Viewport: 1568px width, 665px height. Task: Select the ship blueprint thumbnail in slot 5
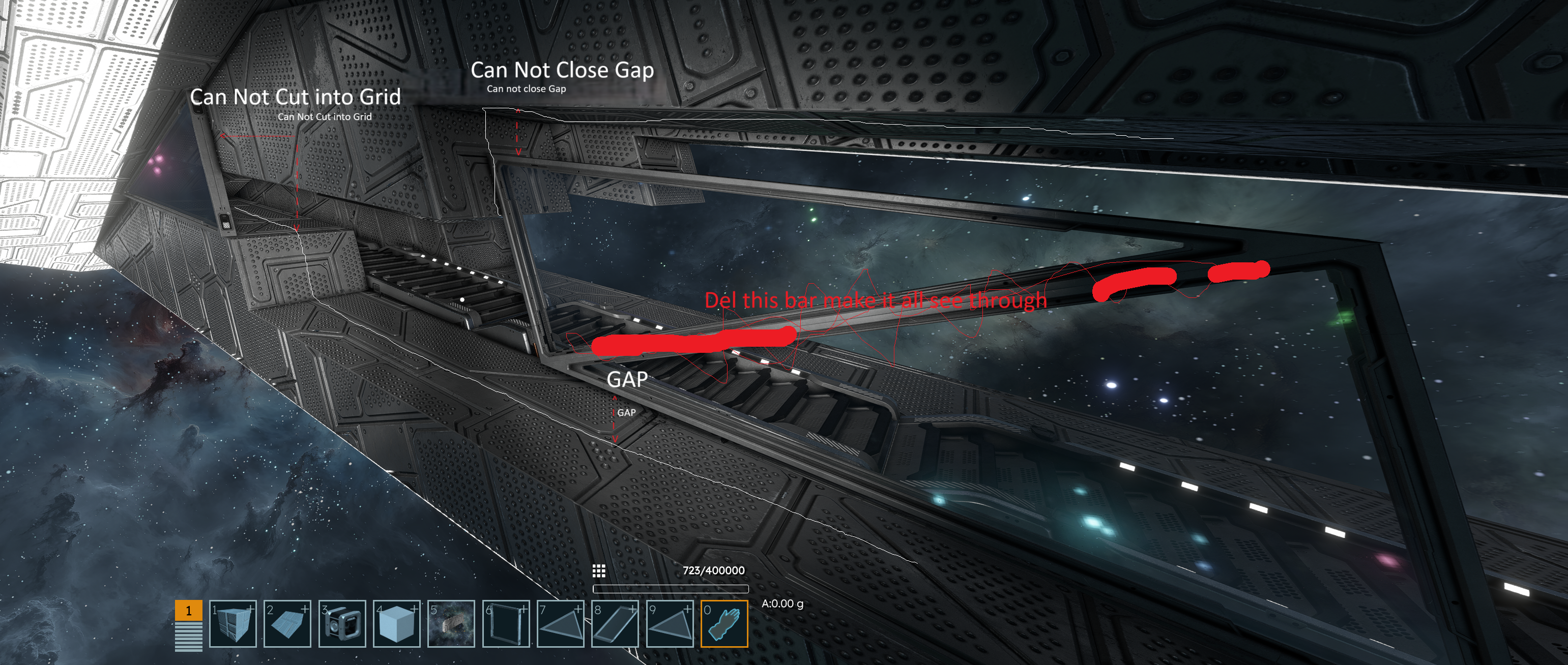point(451,624)
